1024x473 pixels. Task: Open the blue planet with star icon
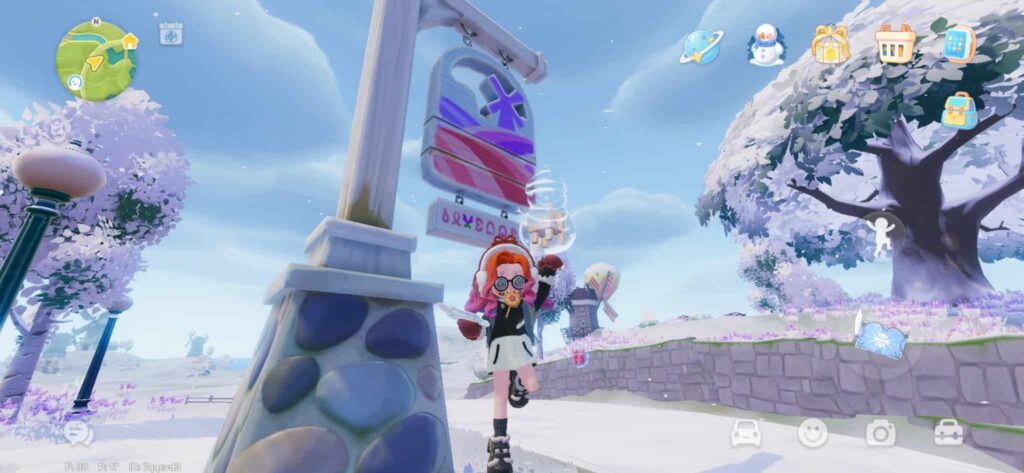tap(701, 46)
